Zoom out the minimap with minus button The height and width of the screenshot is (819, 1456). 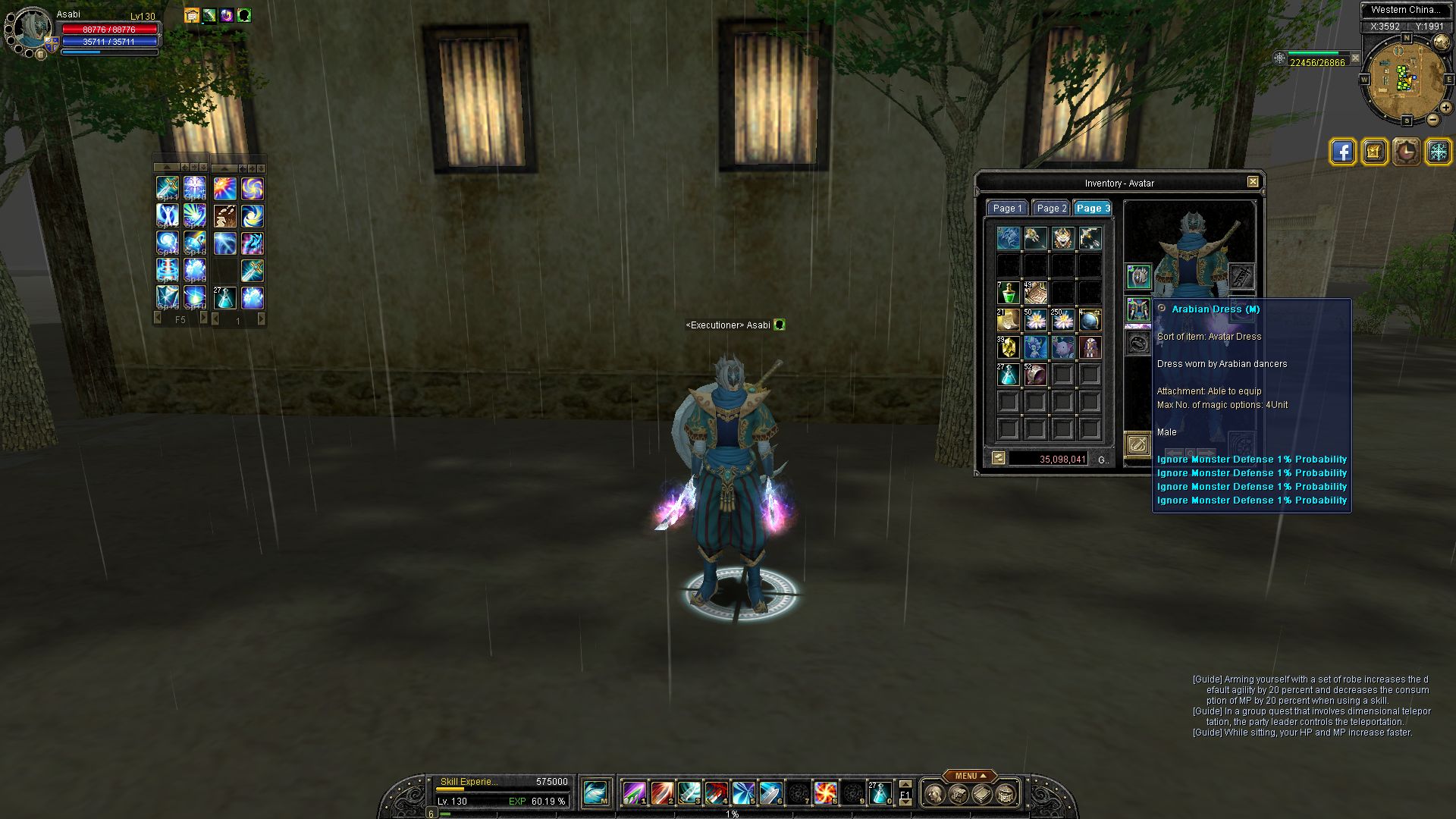tap(1432, 120)
